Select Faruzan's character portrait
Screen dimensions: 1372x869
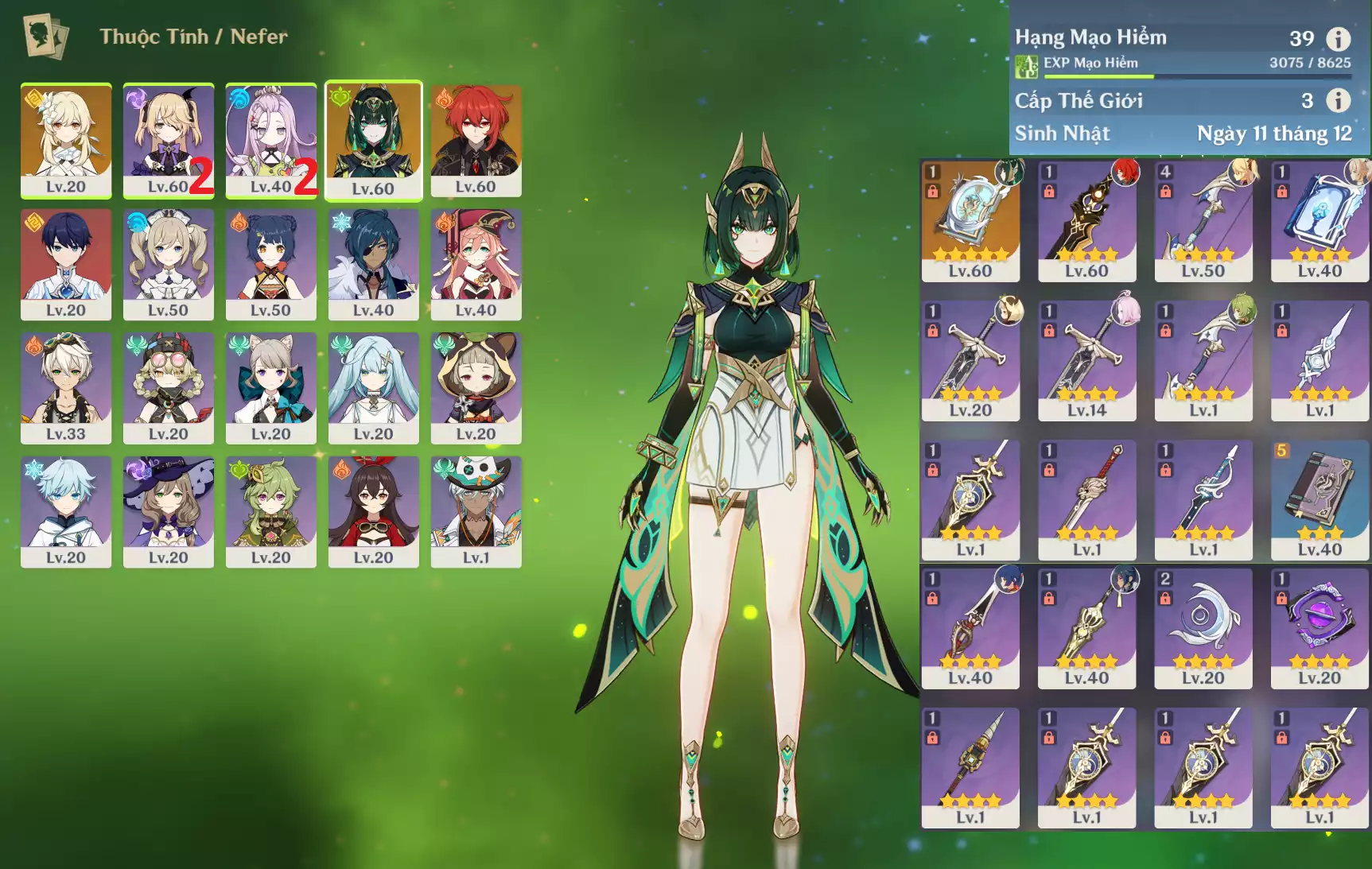tap(373, 387)
